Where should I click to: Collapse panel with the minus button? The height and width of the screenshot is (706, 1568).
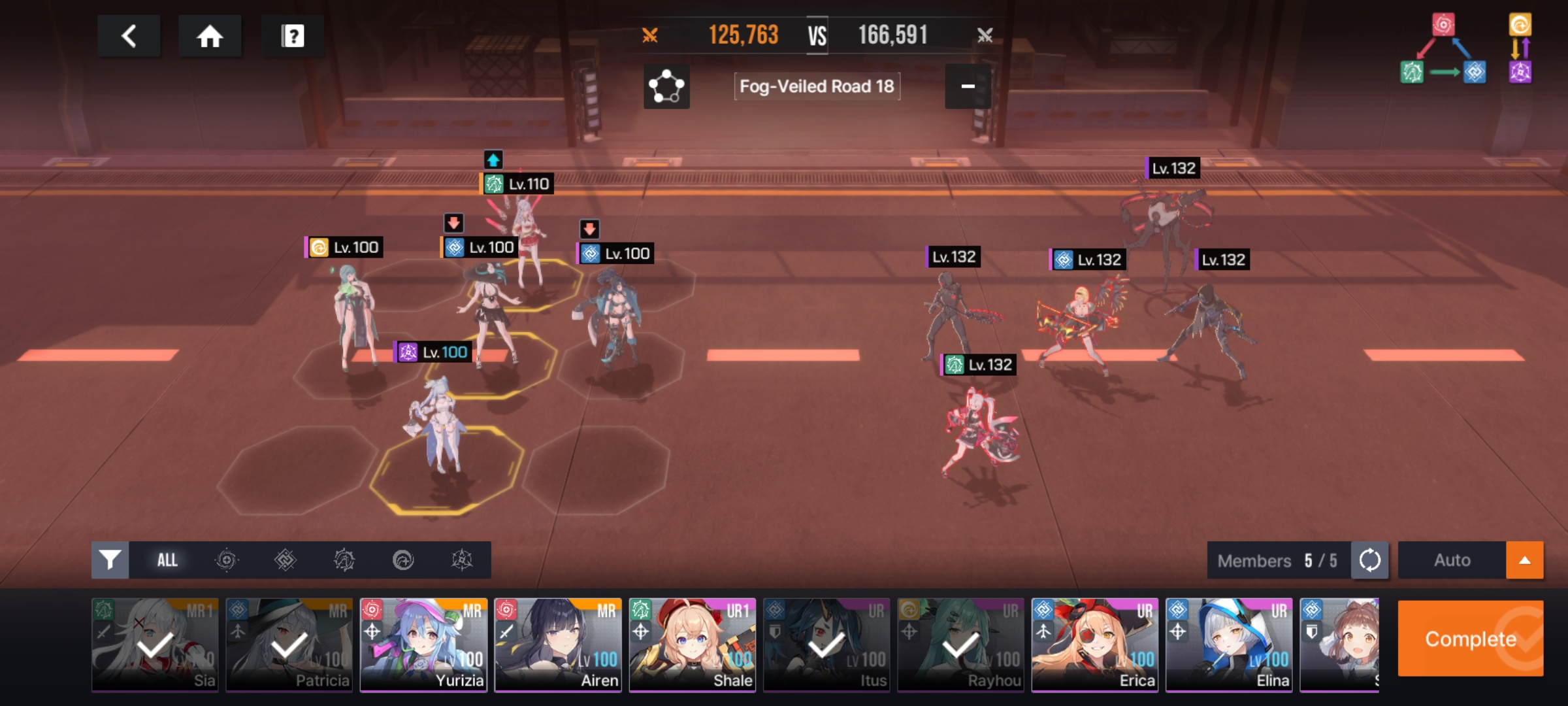(x=968, y=86)
